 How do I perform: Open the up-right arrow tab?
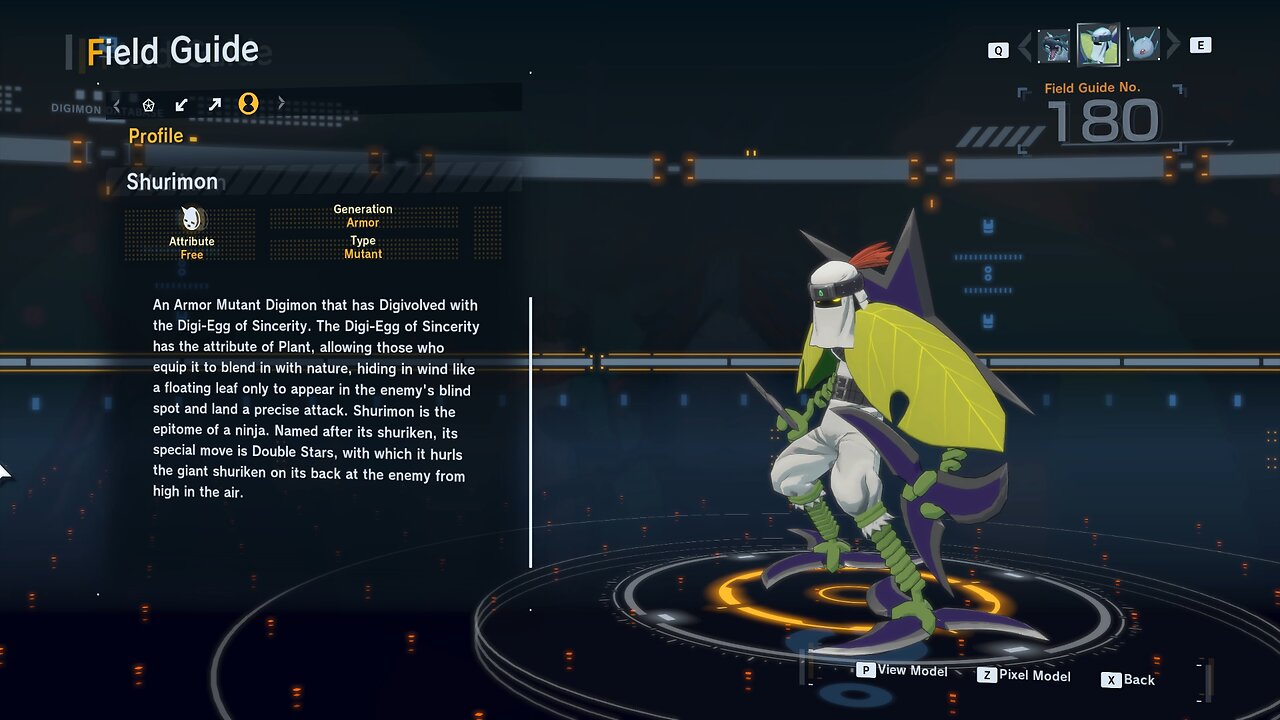pyautogui.click(x=215, y=104)
